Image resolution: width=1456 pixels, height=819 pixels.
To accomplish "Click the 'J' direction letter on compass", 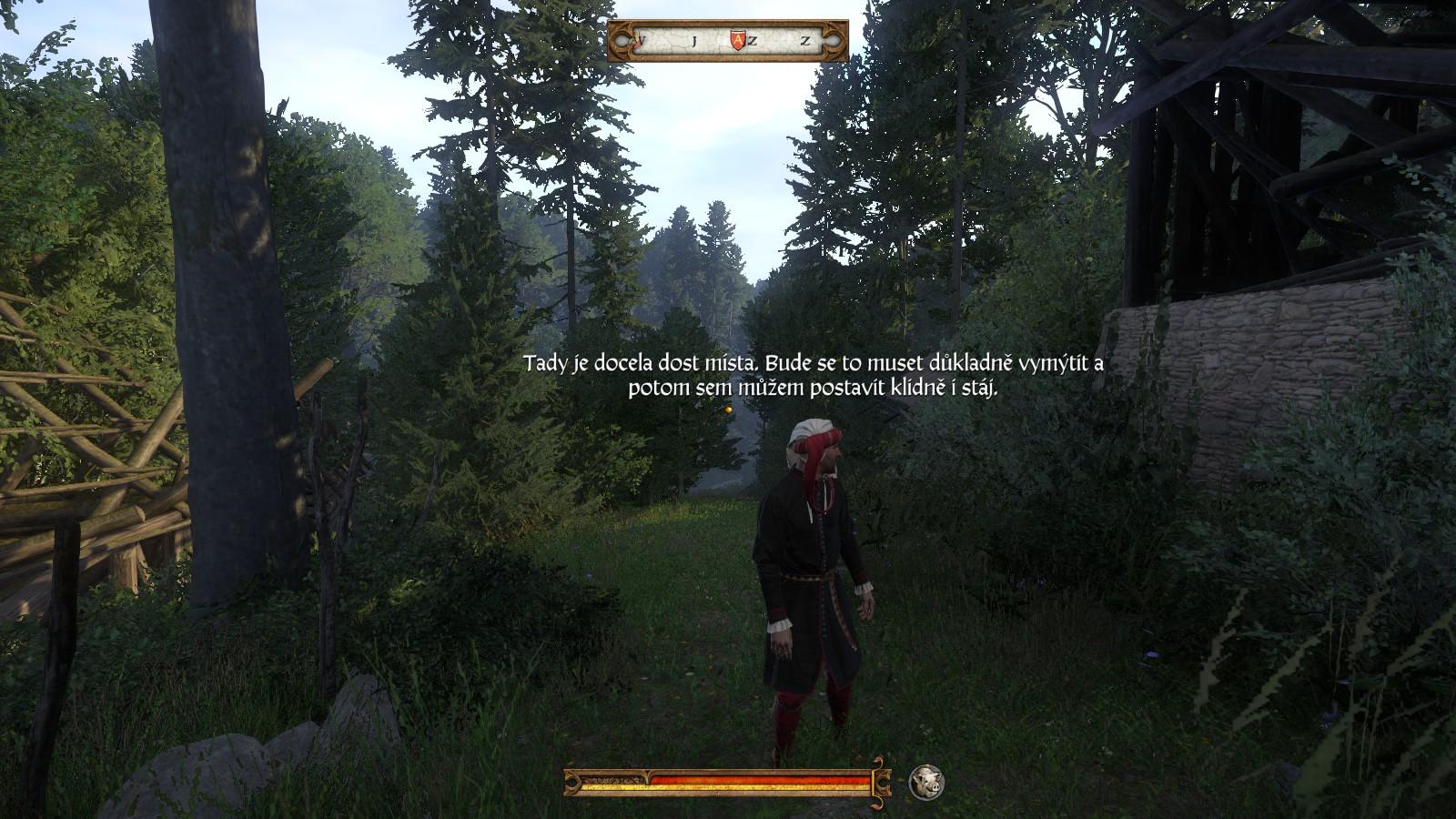I will coord(694,40).
